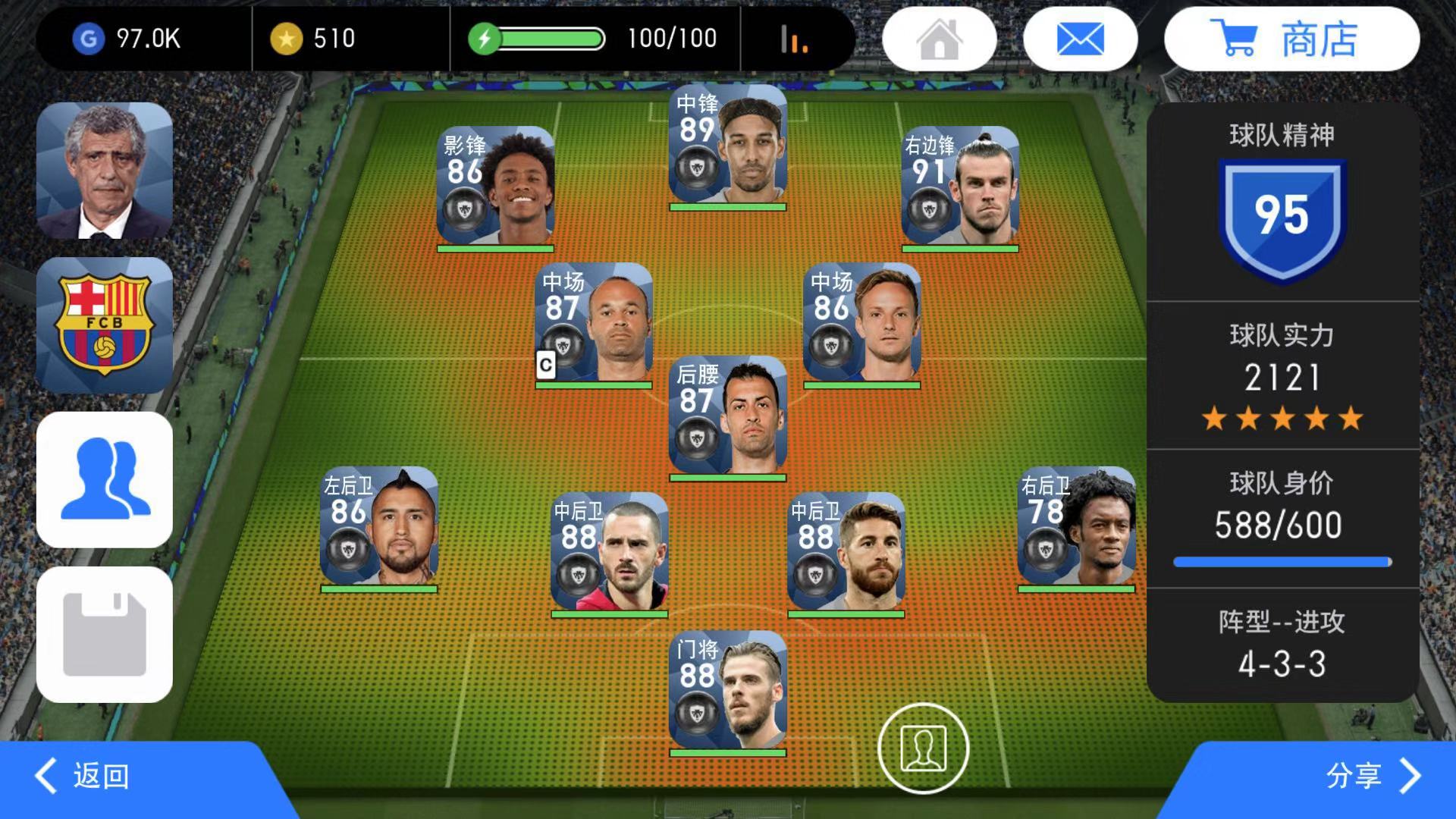Viewport: 1456px width, 819px height.
Task: Select the 右后卫 right back rated 78
Action: [x=1077, y=528]
